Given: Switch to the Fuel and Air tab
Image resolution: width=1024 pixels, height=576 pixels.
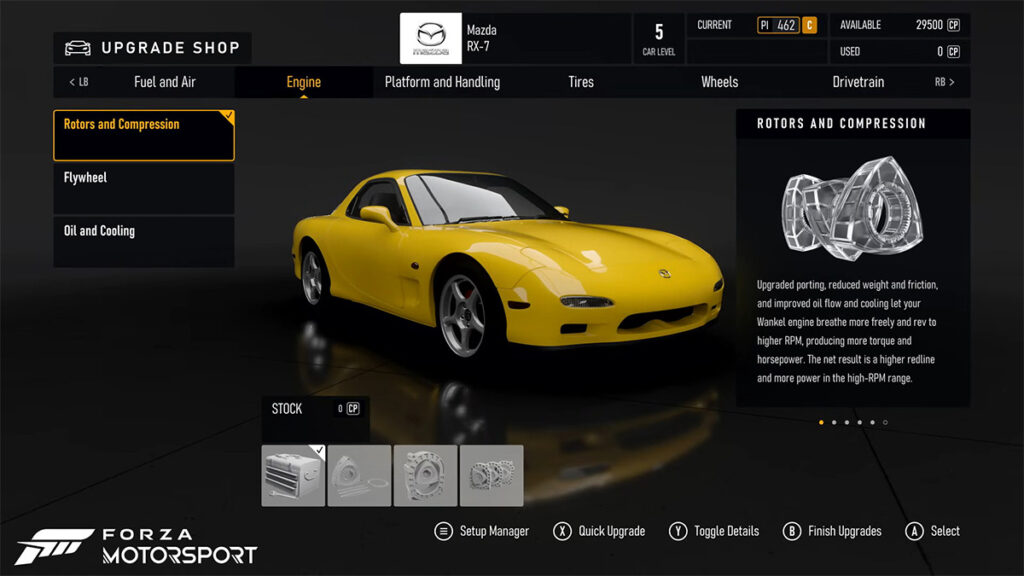Looking at the screenshot, I should (x=164, y=82).
